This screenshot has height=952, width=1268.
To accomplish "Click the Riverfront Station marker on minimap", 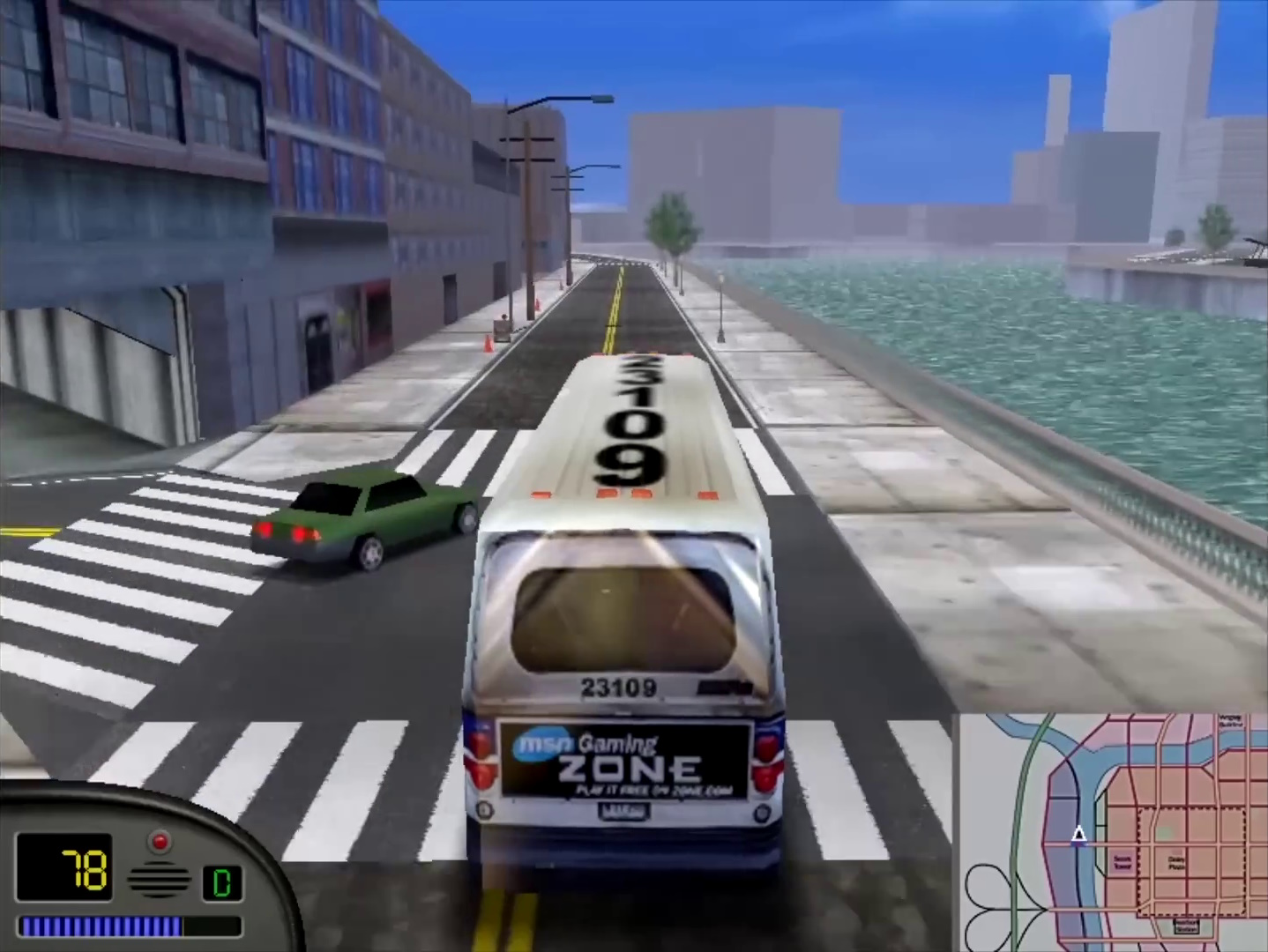I will click(1186, 926).
